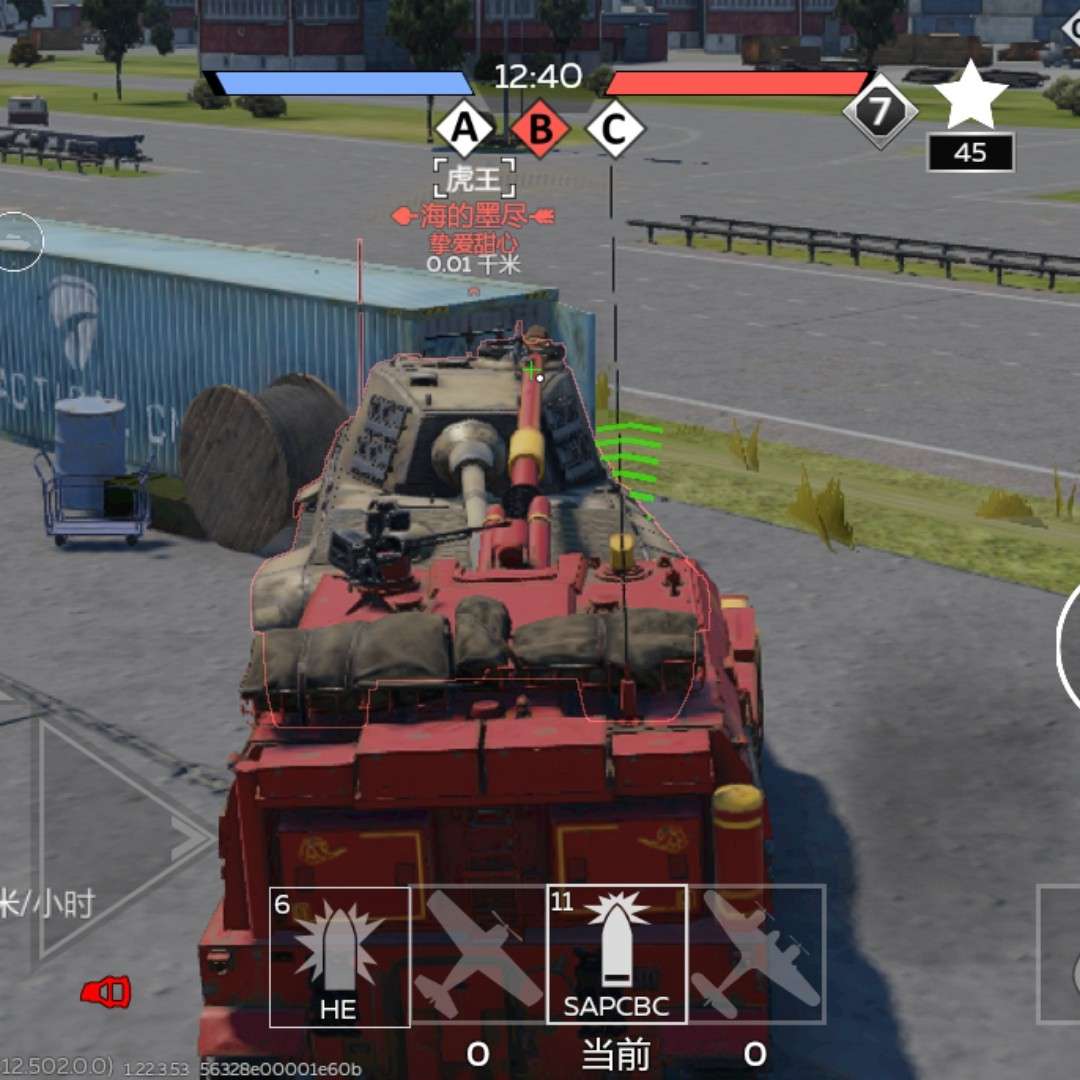Tap the small red tank icon
The height and width of the screenshot is (1080, 1080).
click(106, 992)
